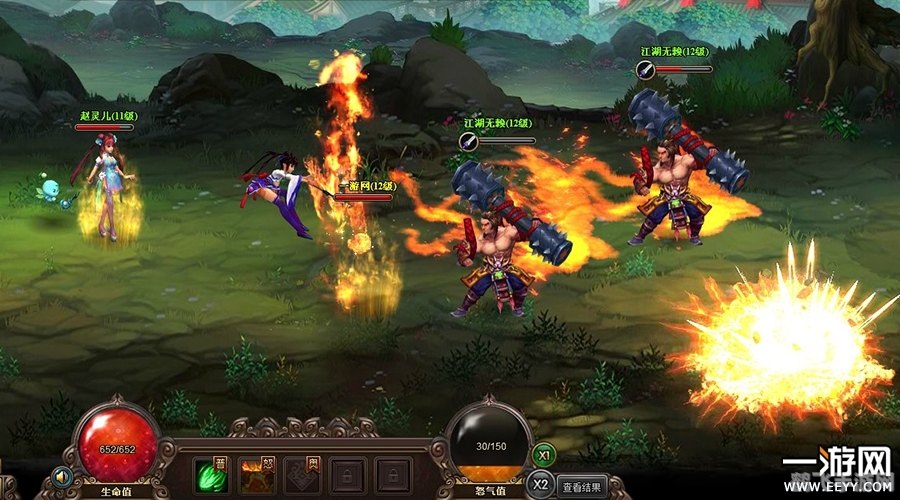900x500 pixels.
Task: Switch battle speed to X2
Action: coord(541,484)
